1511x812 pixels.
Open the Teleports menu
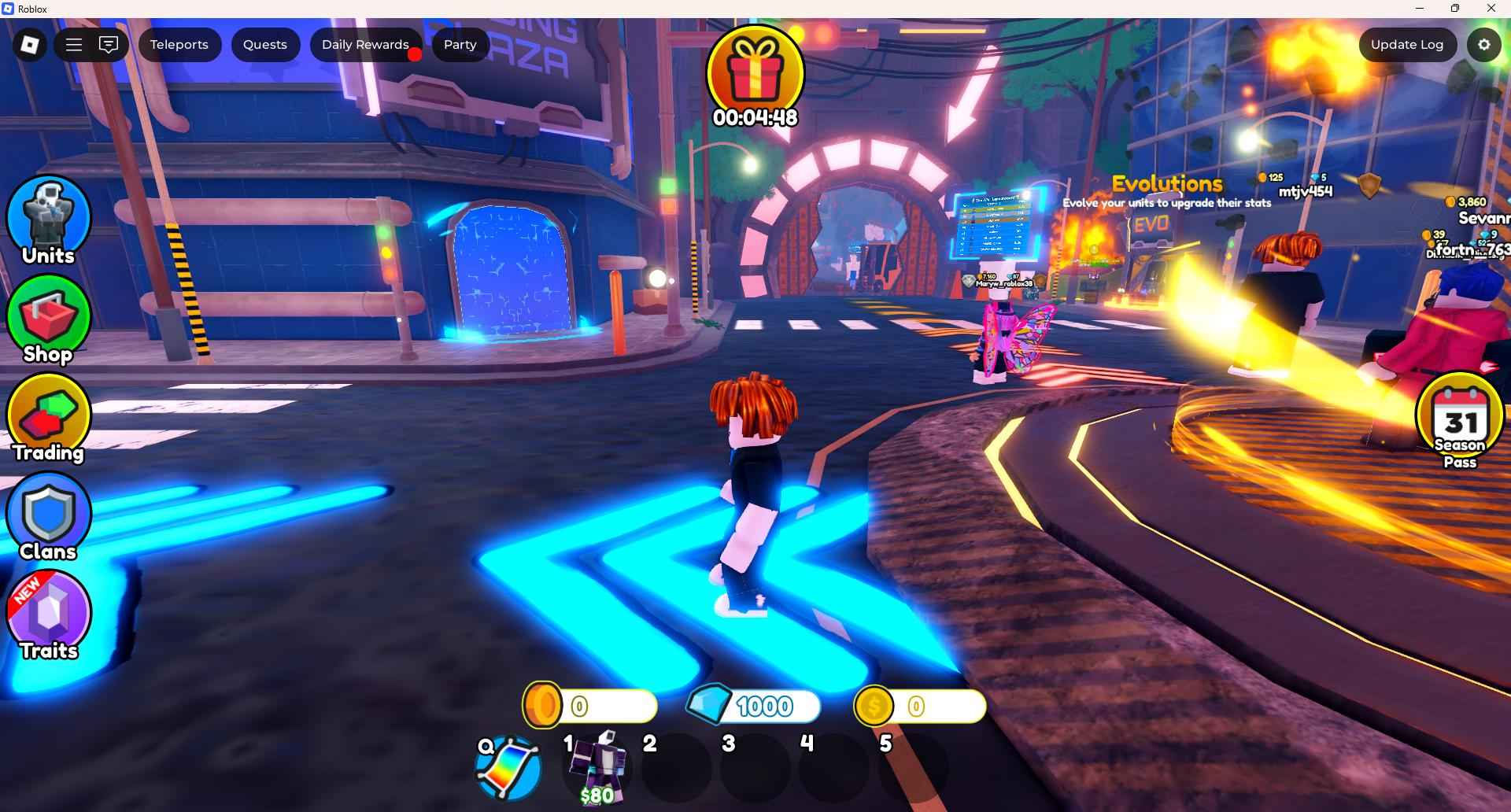coord(179,45)
